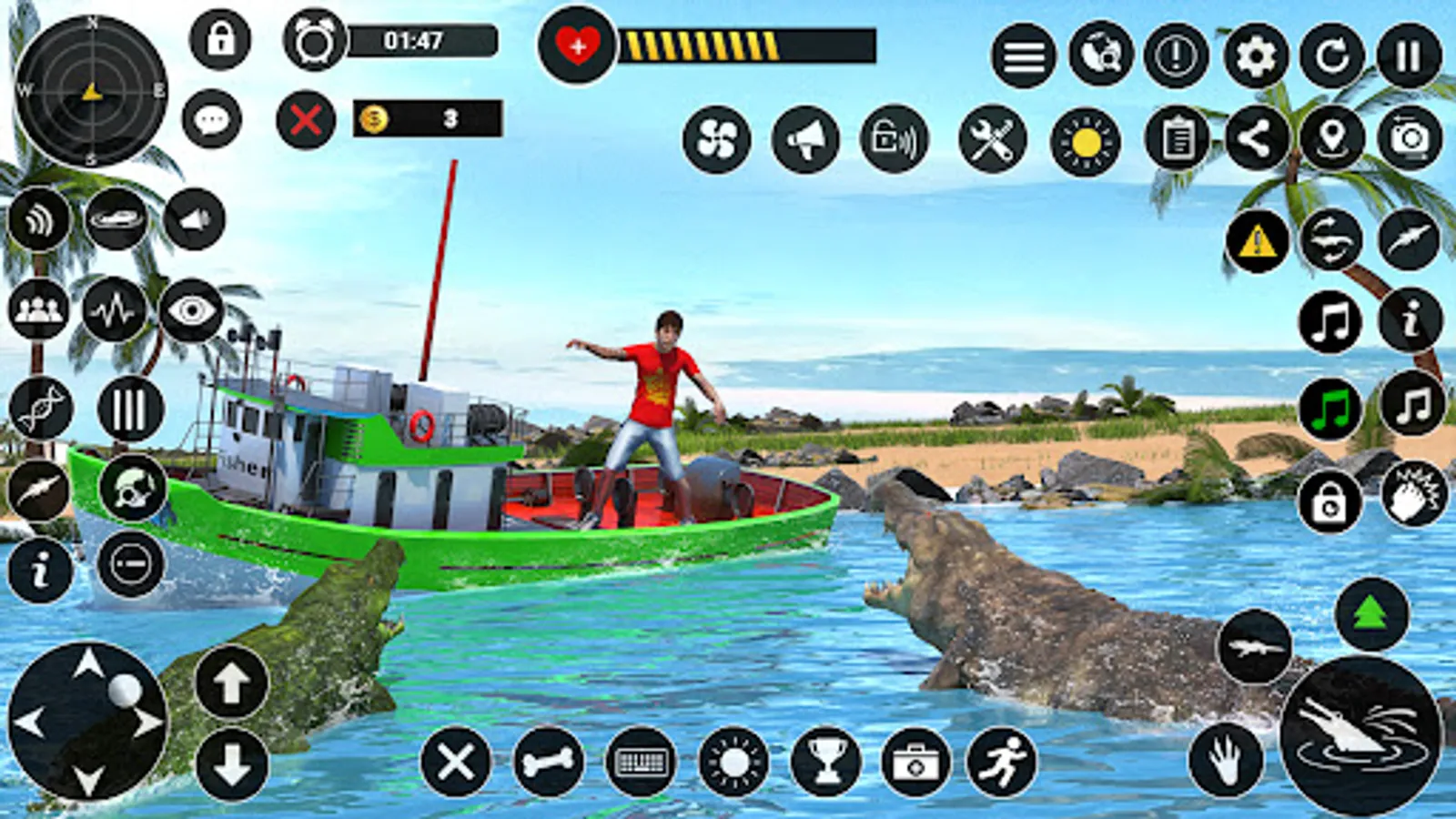This screenshot has height=819, width=1456.
Task: Open the hamburger menu
Action: point(1022,56)
